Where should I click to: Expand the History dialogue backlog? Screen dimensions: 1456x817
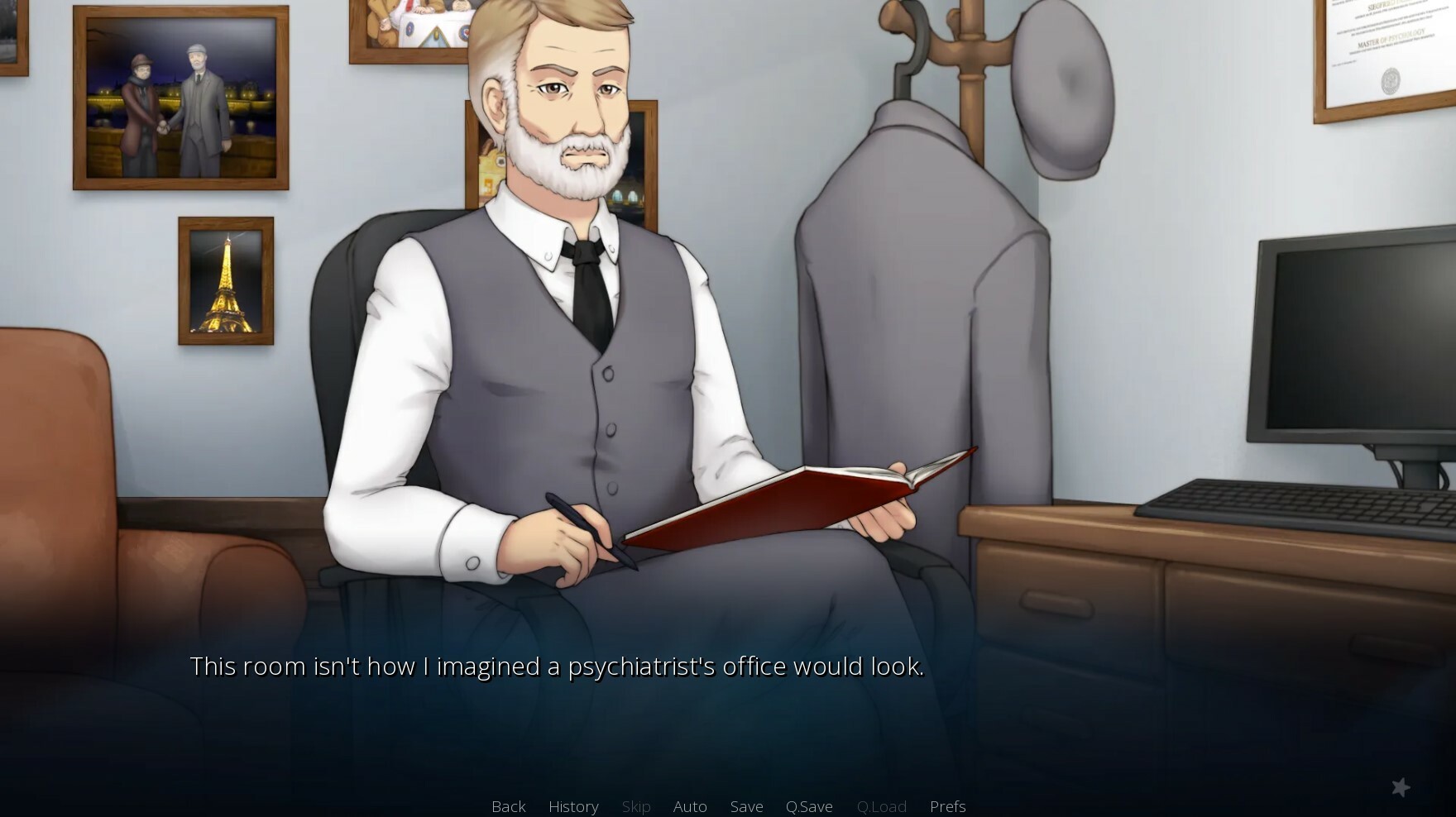(x=573, y=806)
